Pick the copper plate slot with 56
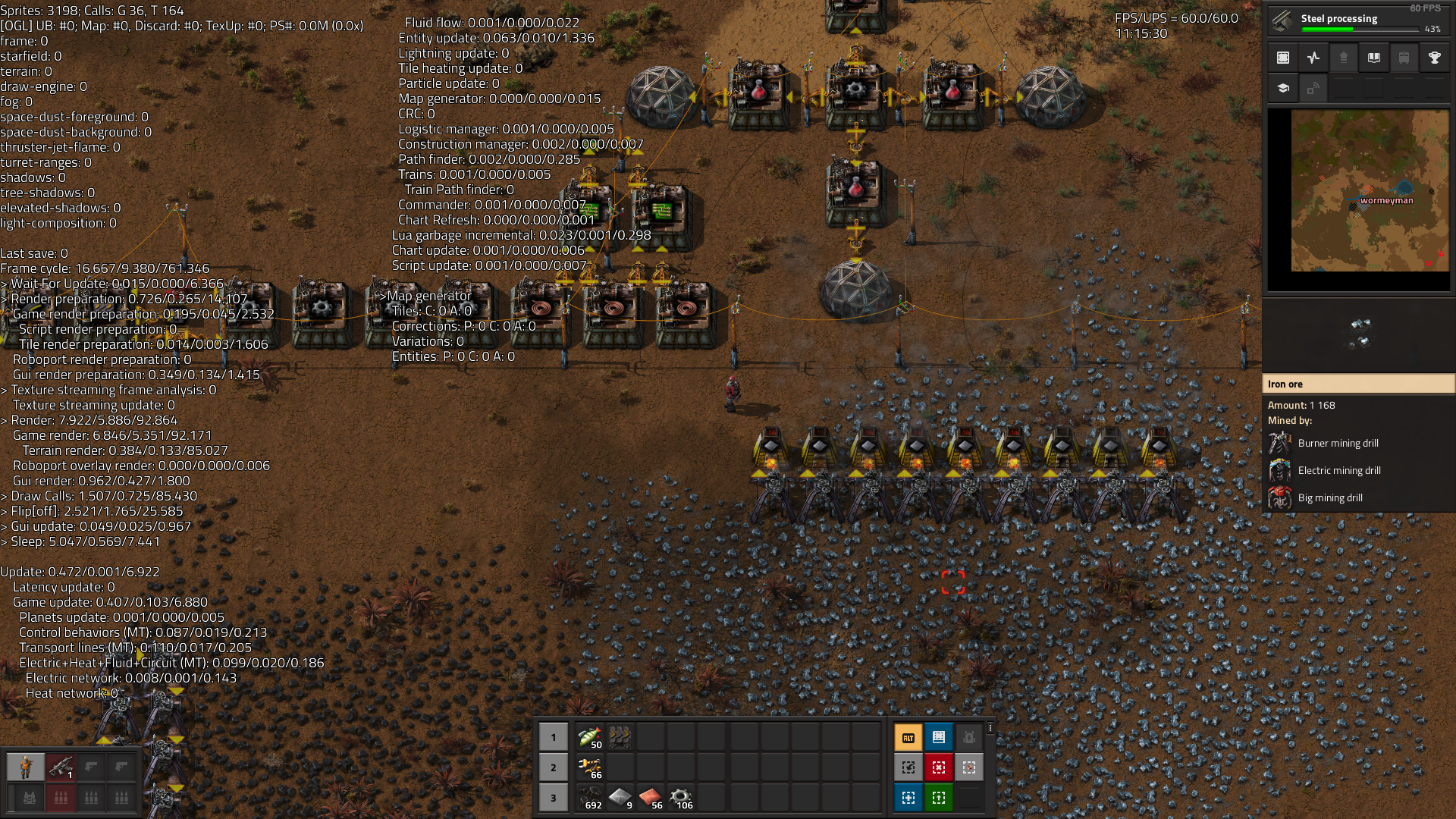Viewport: 1456px width, 819px height. coord(651,798)
